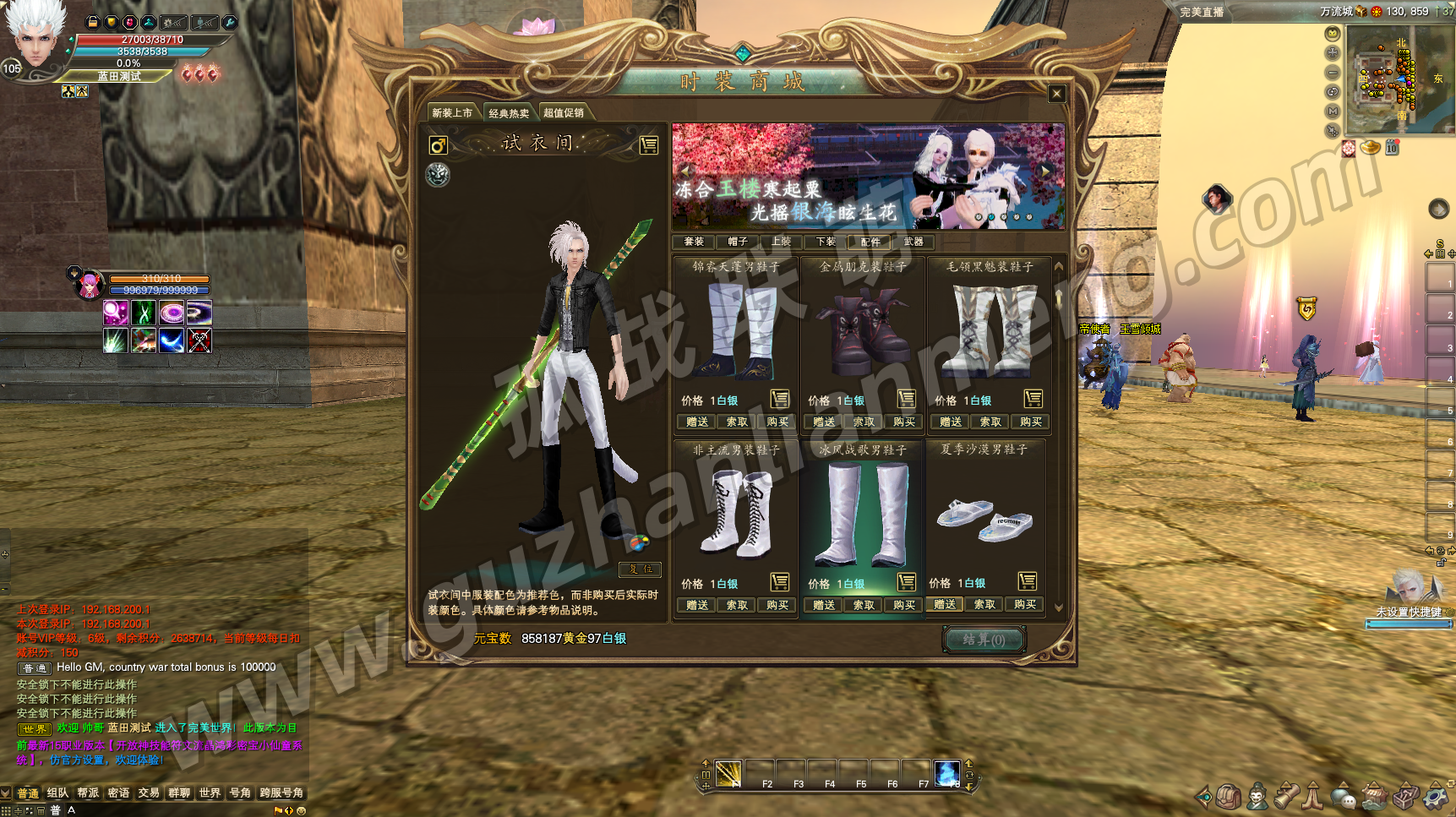
Task: Toggle the male gender icon in 试衣间
Action: pyautogui.click(x=438, y=145)
